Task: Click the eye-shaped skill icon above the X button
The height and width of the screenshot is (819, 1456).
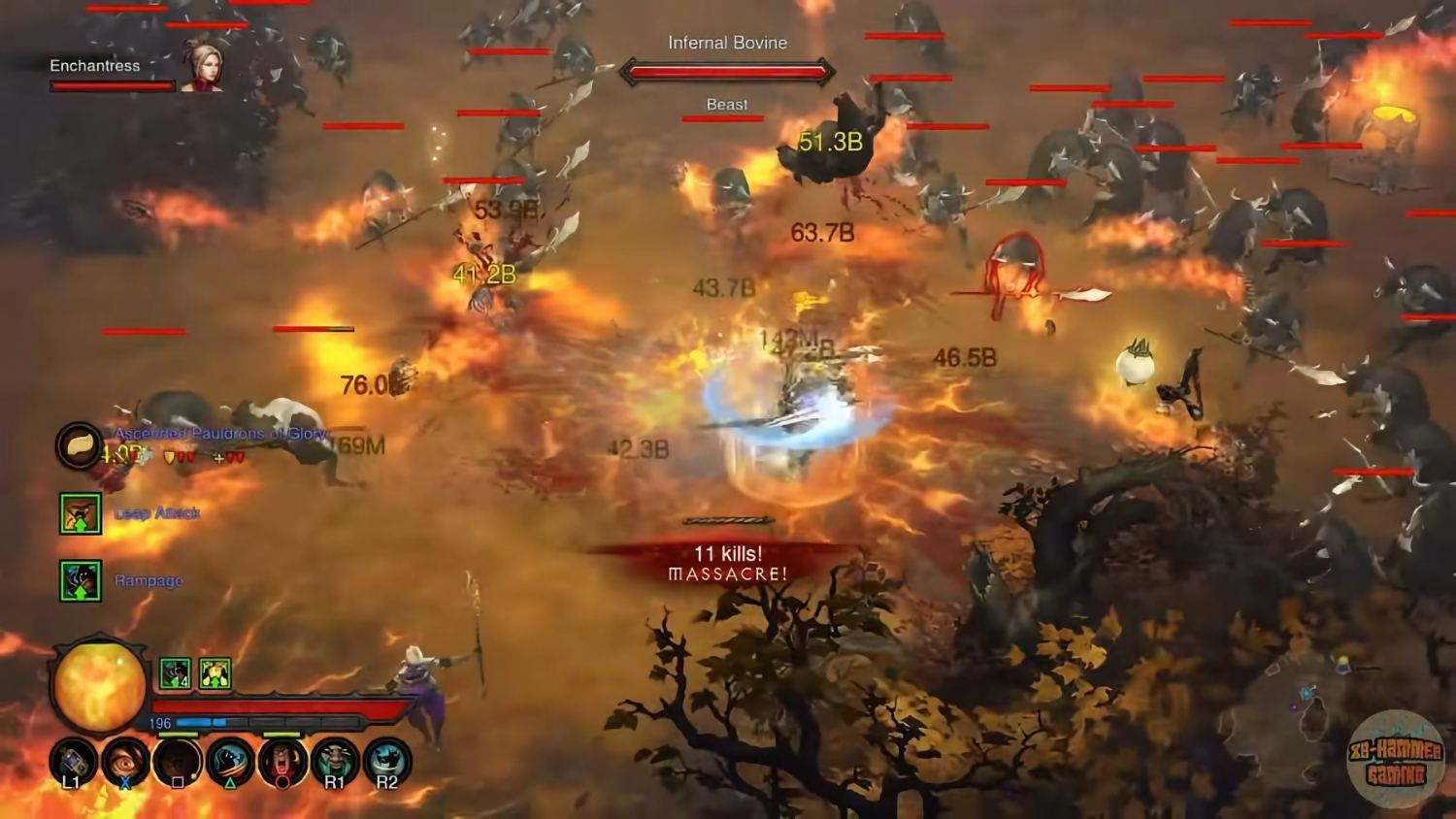Action: coord(124,762)
